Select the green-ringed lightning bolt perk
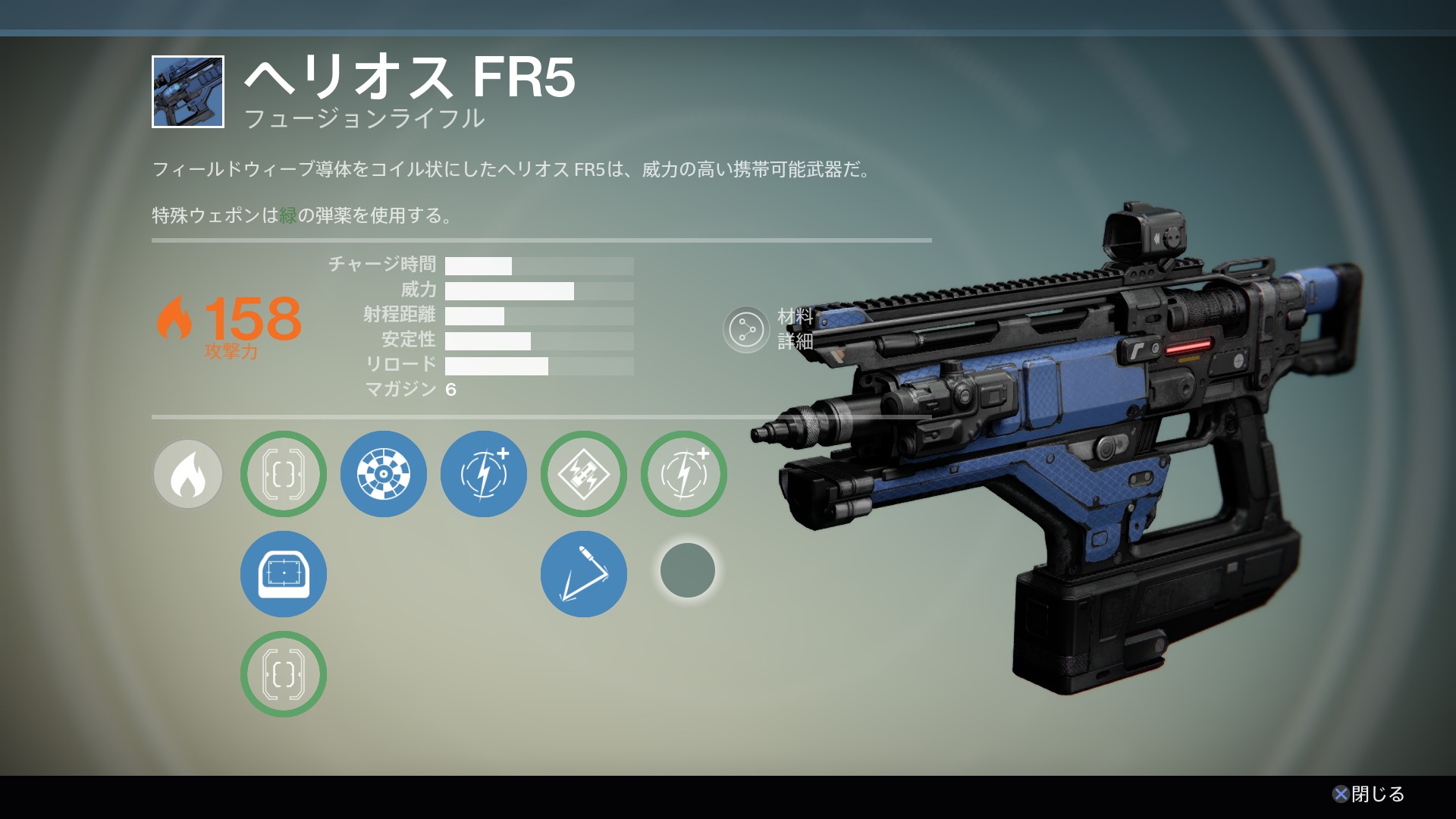The width and height of the screenshot is (1456, 819). pos(684,475)
